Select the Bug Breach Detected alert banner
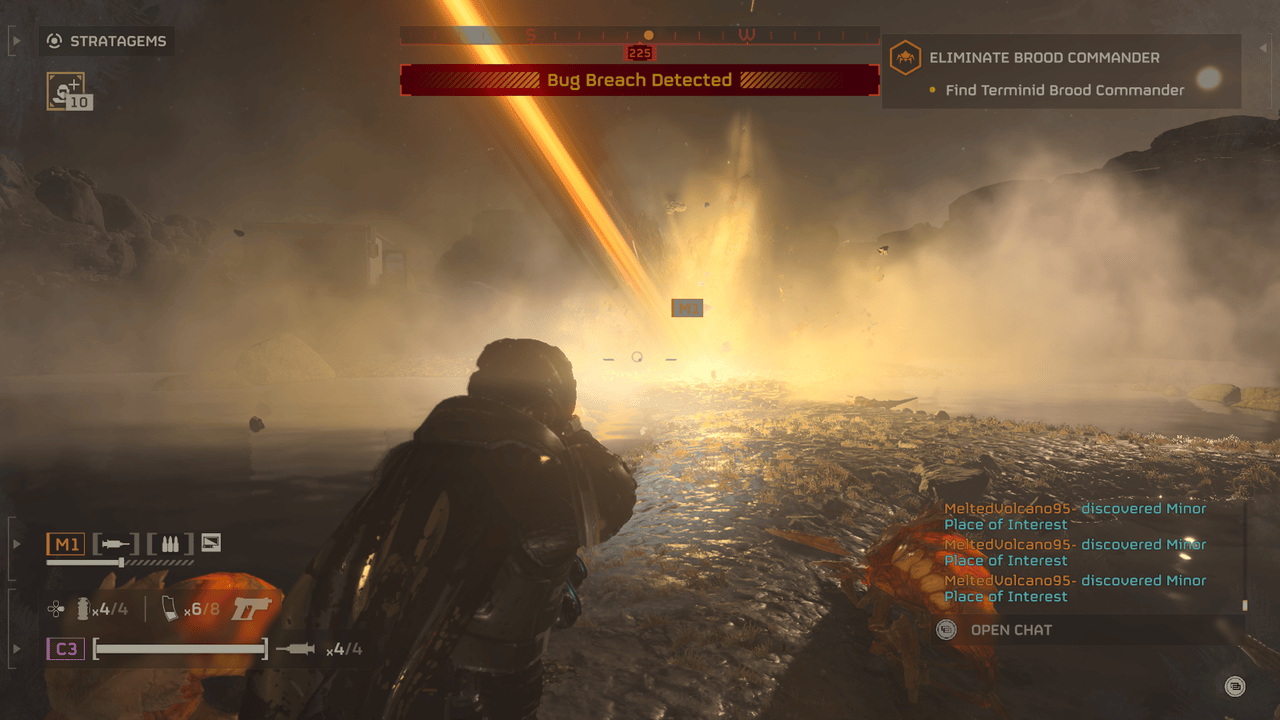 (x=640, y=80)
